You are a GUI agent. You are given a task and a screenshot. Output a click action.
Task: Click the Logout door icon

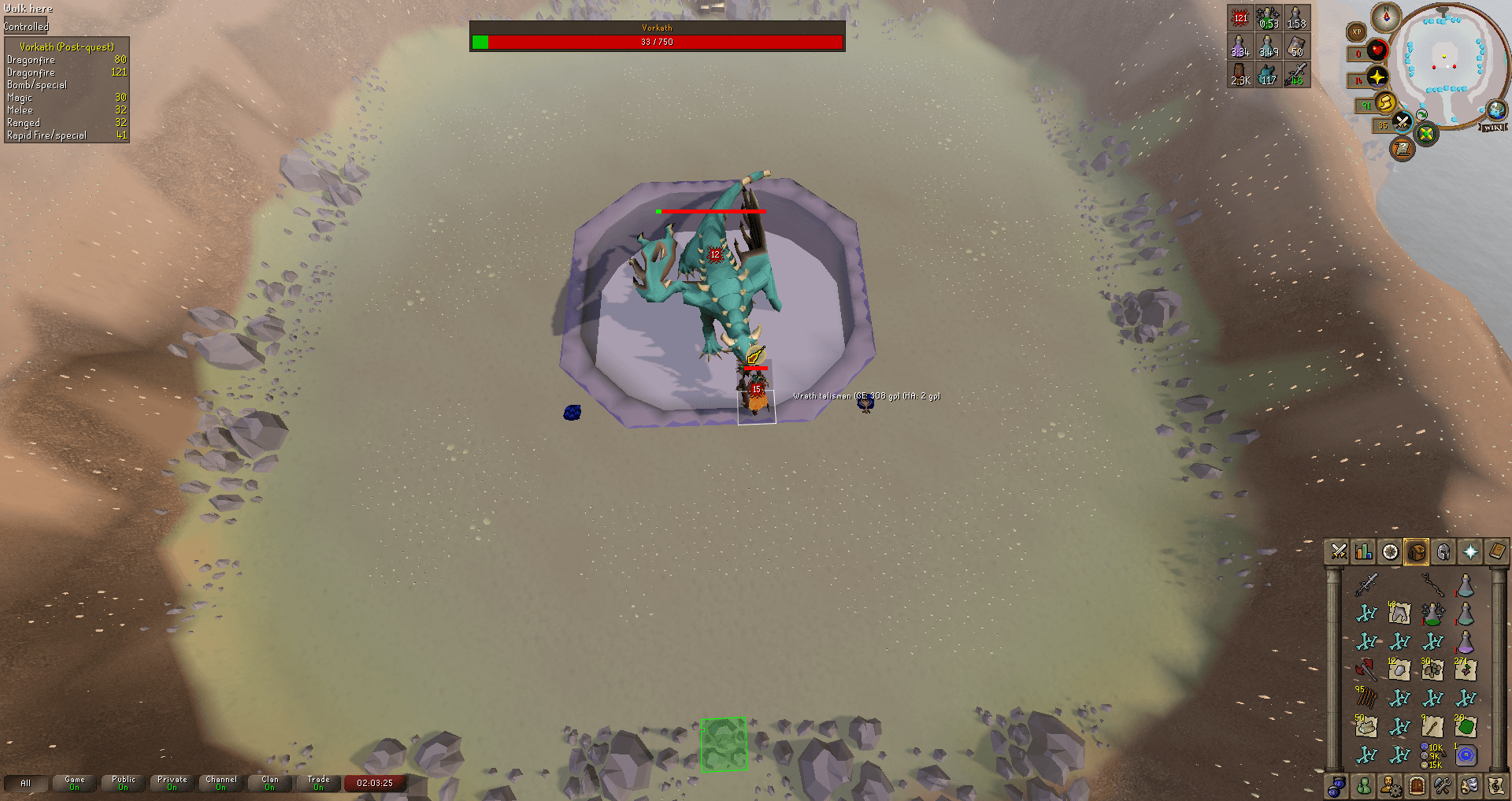[1416, 785]
